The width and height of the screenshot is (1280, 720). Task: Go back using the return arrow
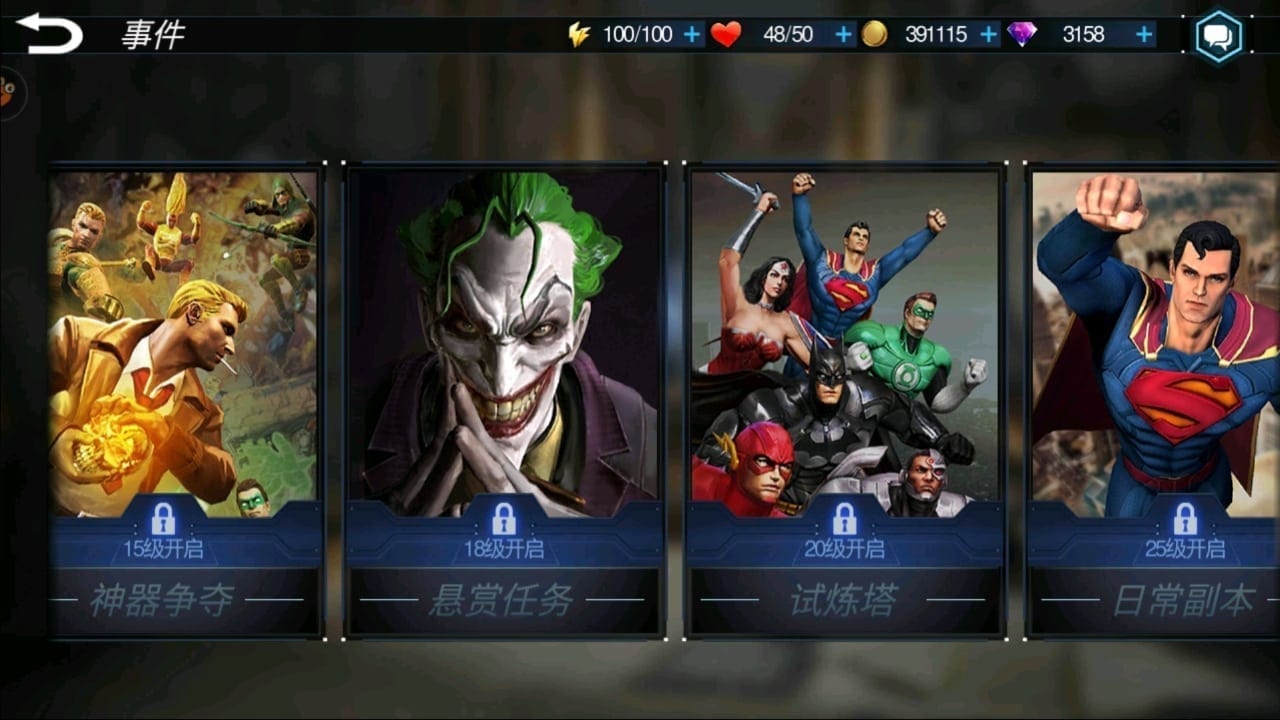[x=49, y=34]
